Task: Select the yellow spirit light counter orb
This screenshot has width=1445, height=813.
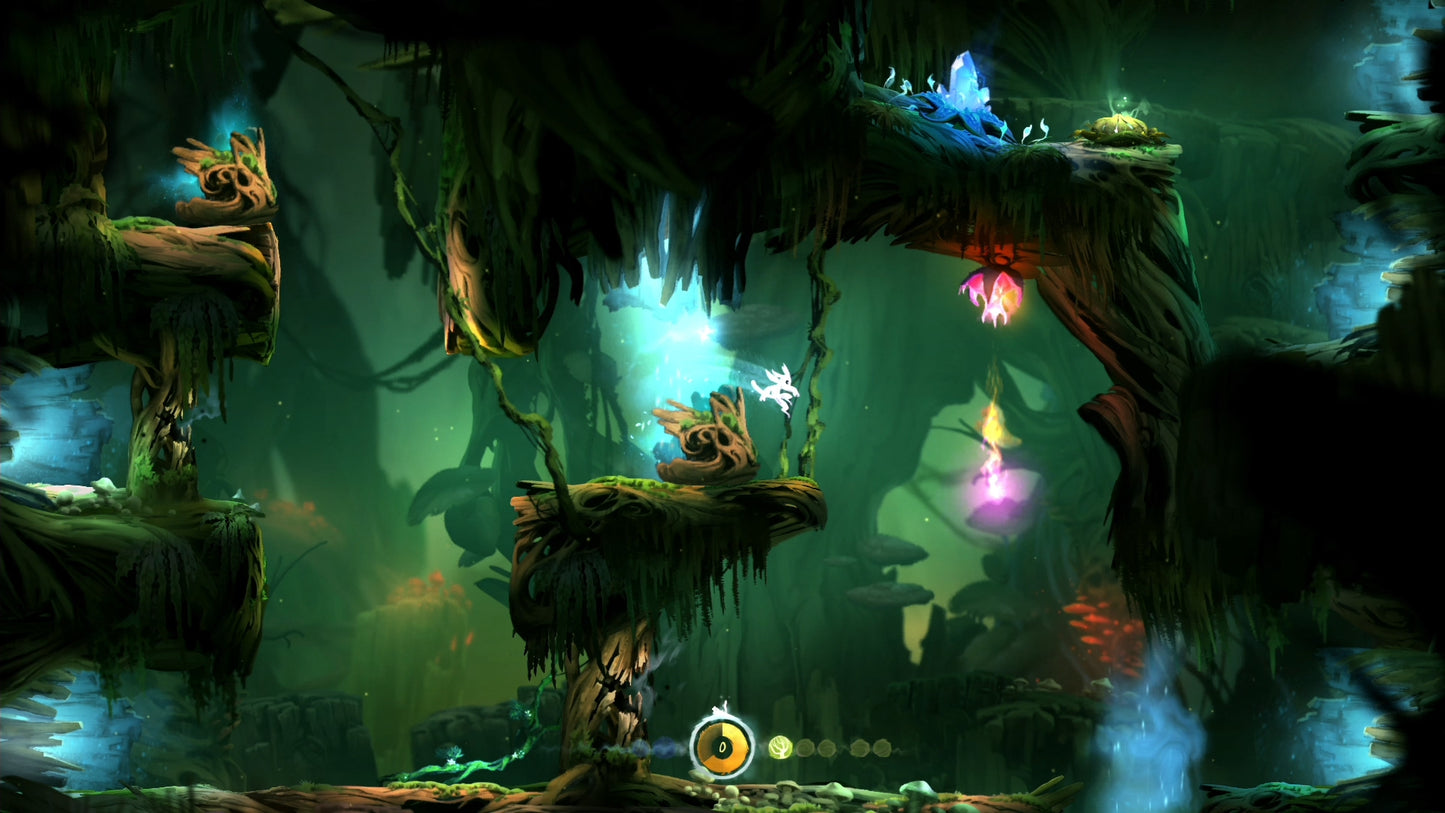Action: (721, 748)
